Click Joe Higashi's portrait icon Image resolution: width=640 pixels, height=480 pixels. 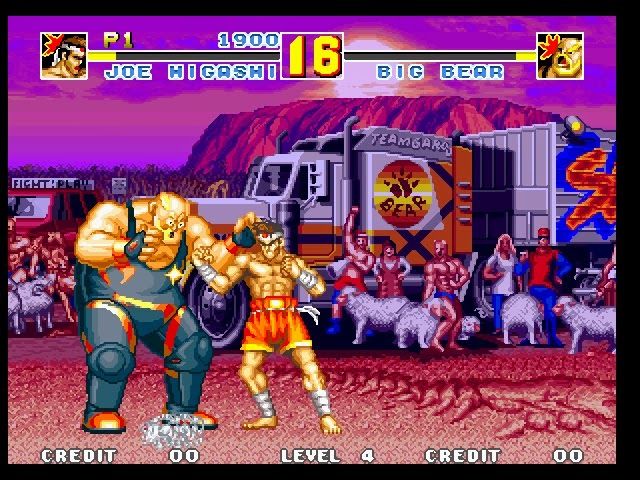coord(64,56)
